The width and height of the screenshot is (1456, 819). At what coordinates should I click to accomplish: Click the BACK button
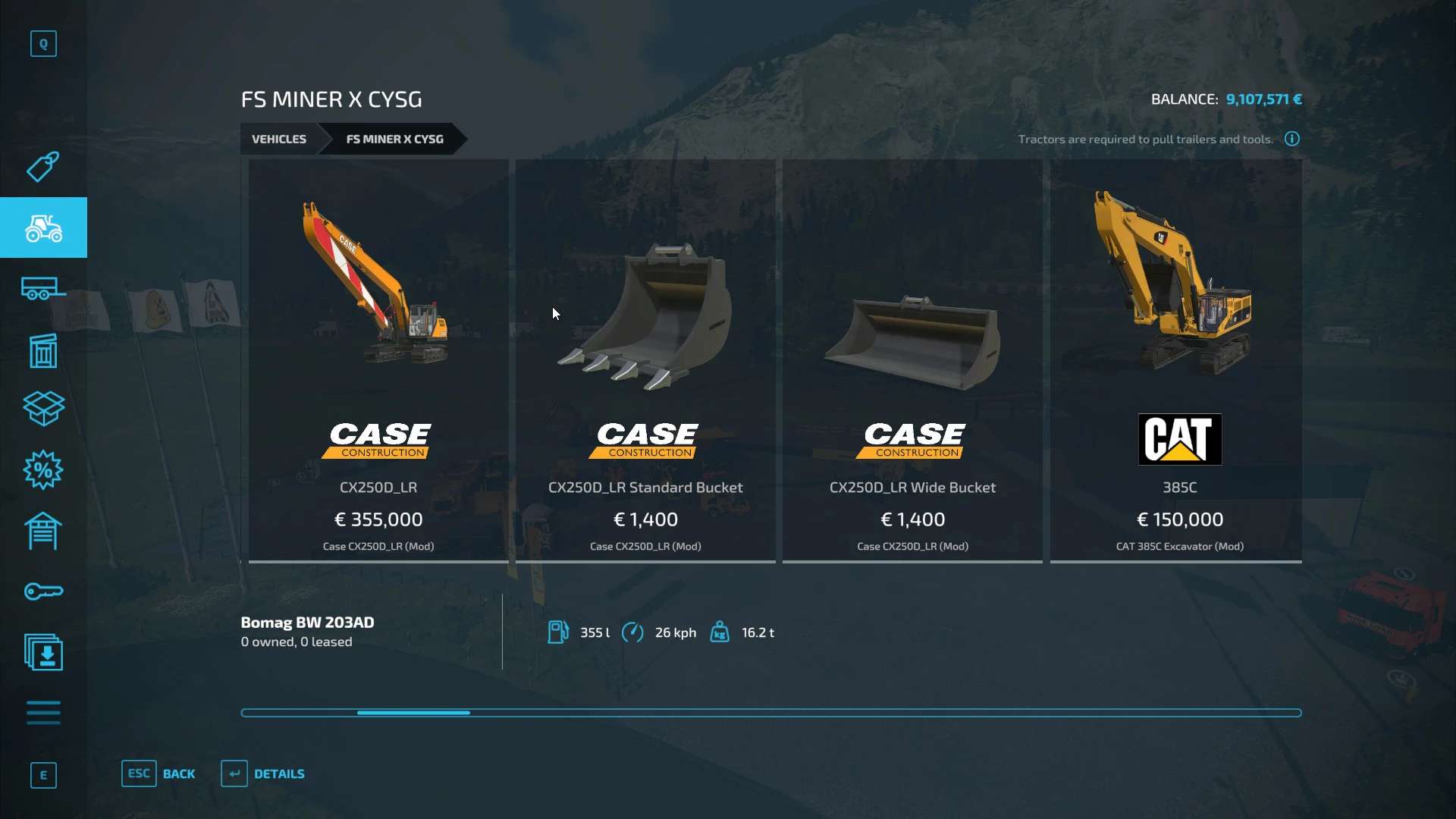(x=159, y=773)
